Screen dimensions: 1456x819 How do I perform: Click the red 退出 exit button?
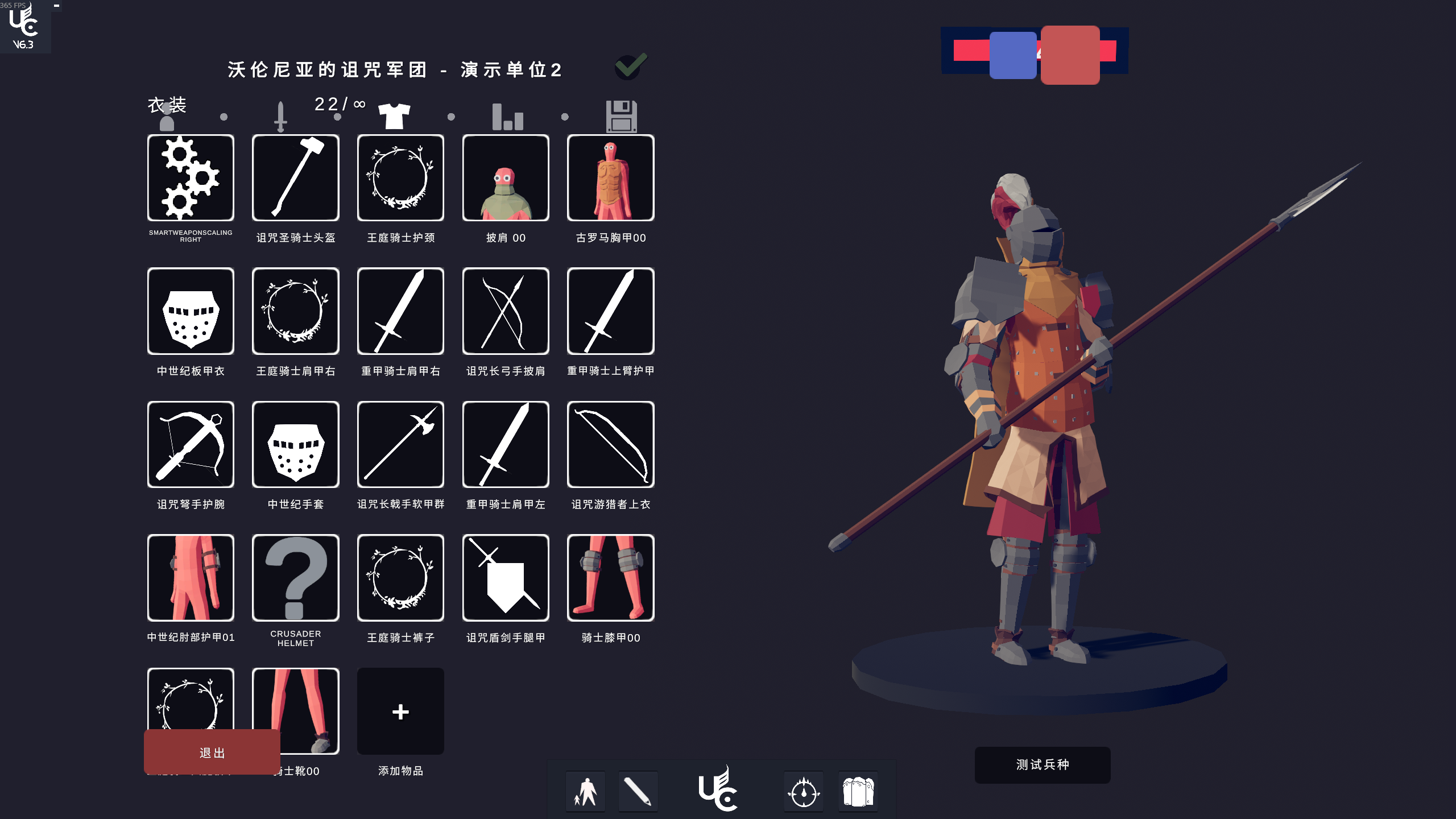point(212,752)
